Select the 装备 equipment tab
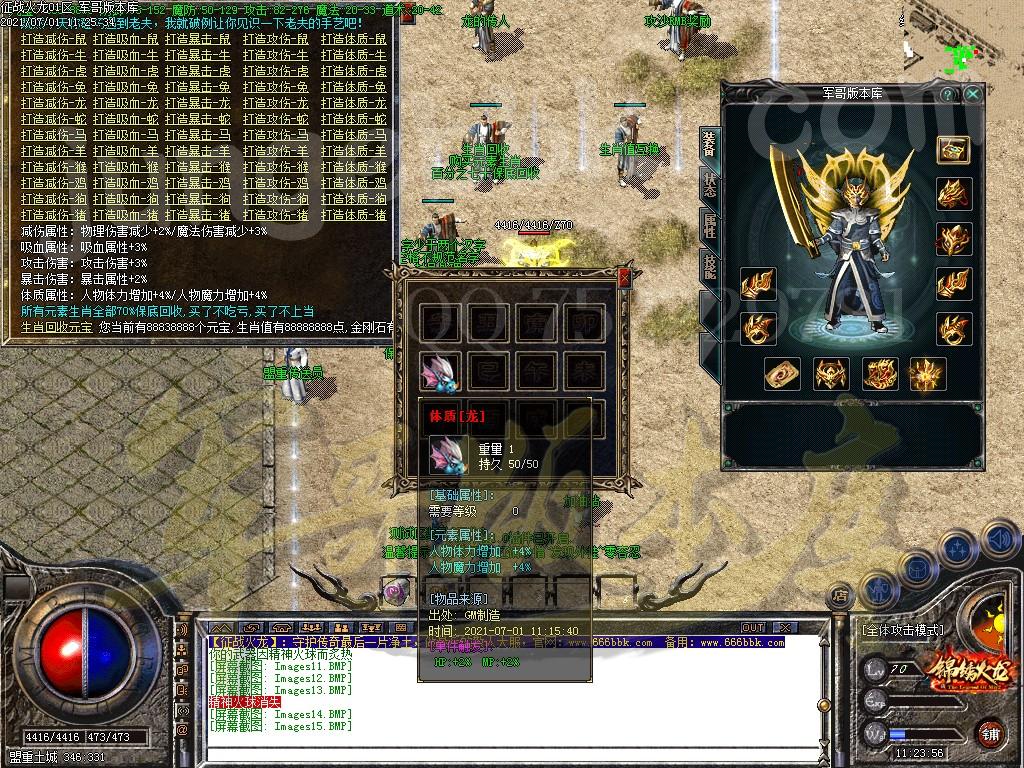 (709, 146)
